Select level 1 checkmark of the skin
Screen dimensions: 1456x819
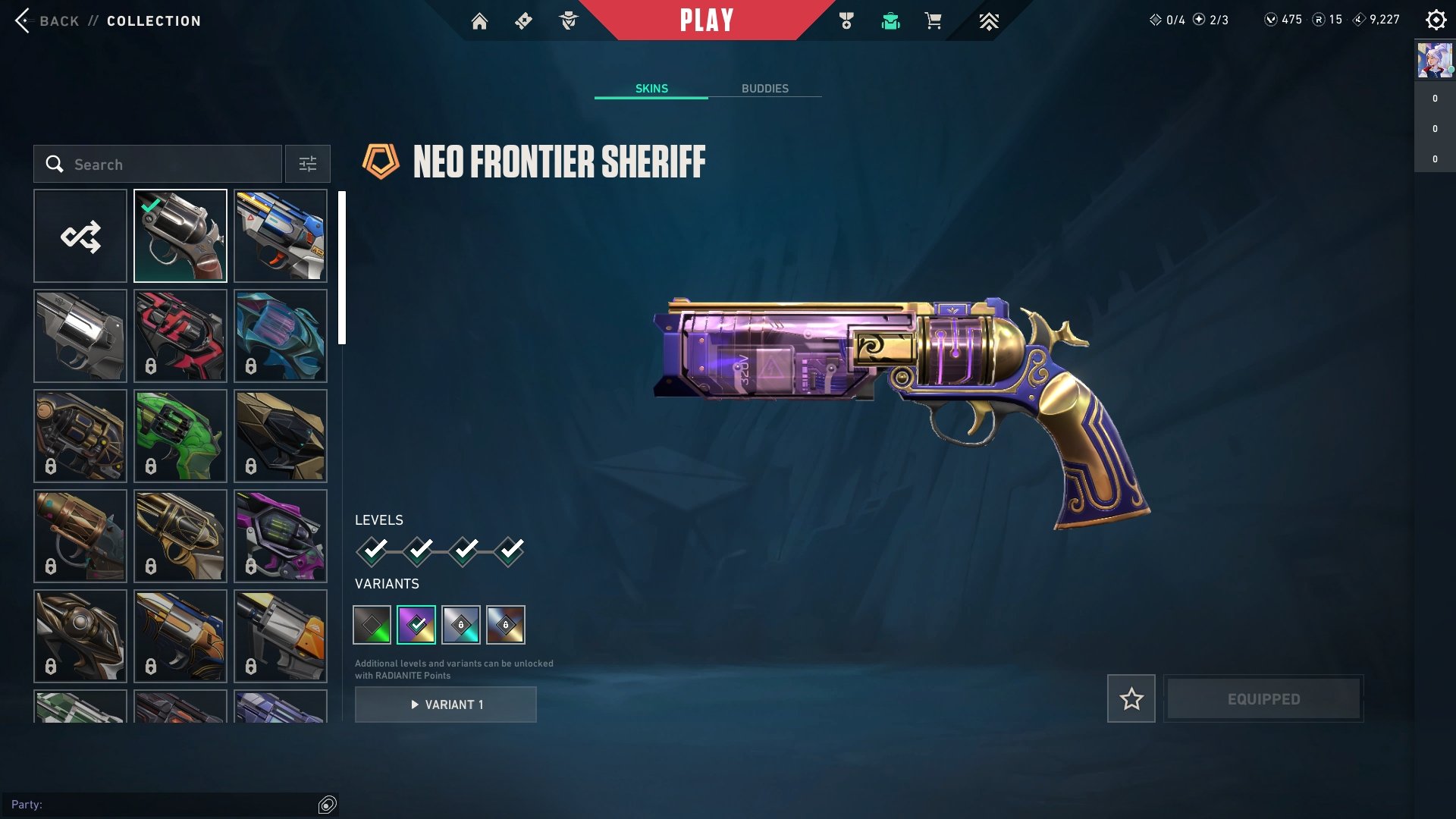pyautogui.click(x=372, y=549)
